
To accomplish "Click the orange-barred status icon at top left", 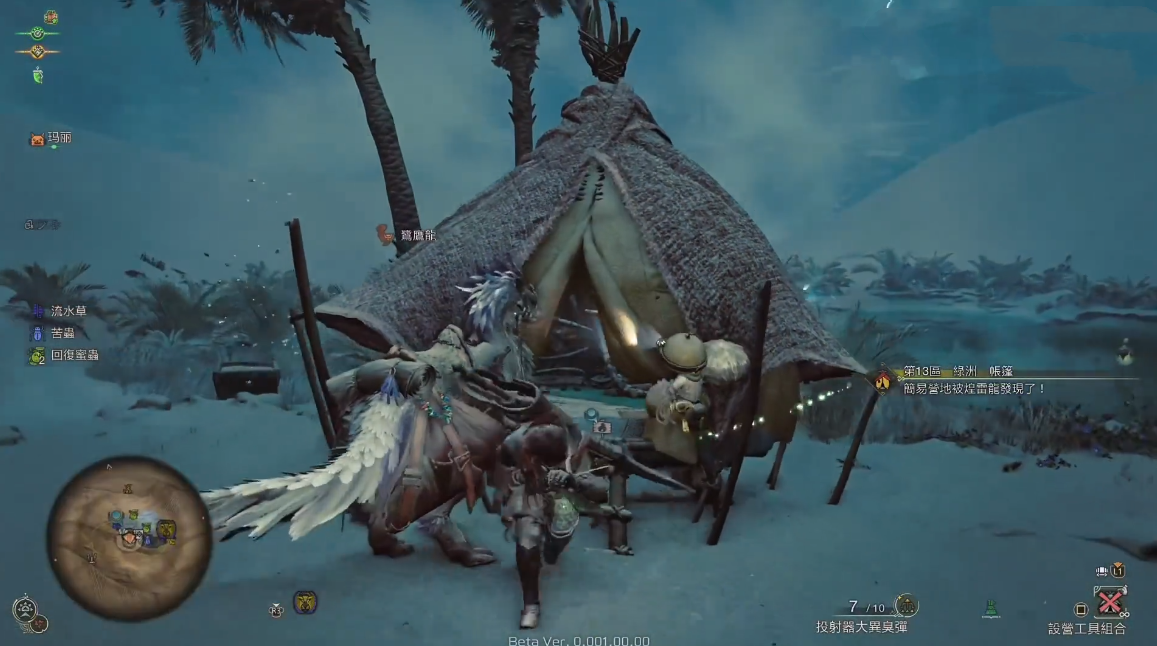I will tap(38, 52).
